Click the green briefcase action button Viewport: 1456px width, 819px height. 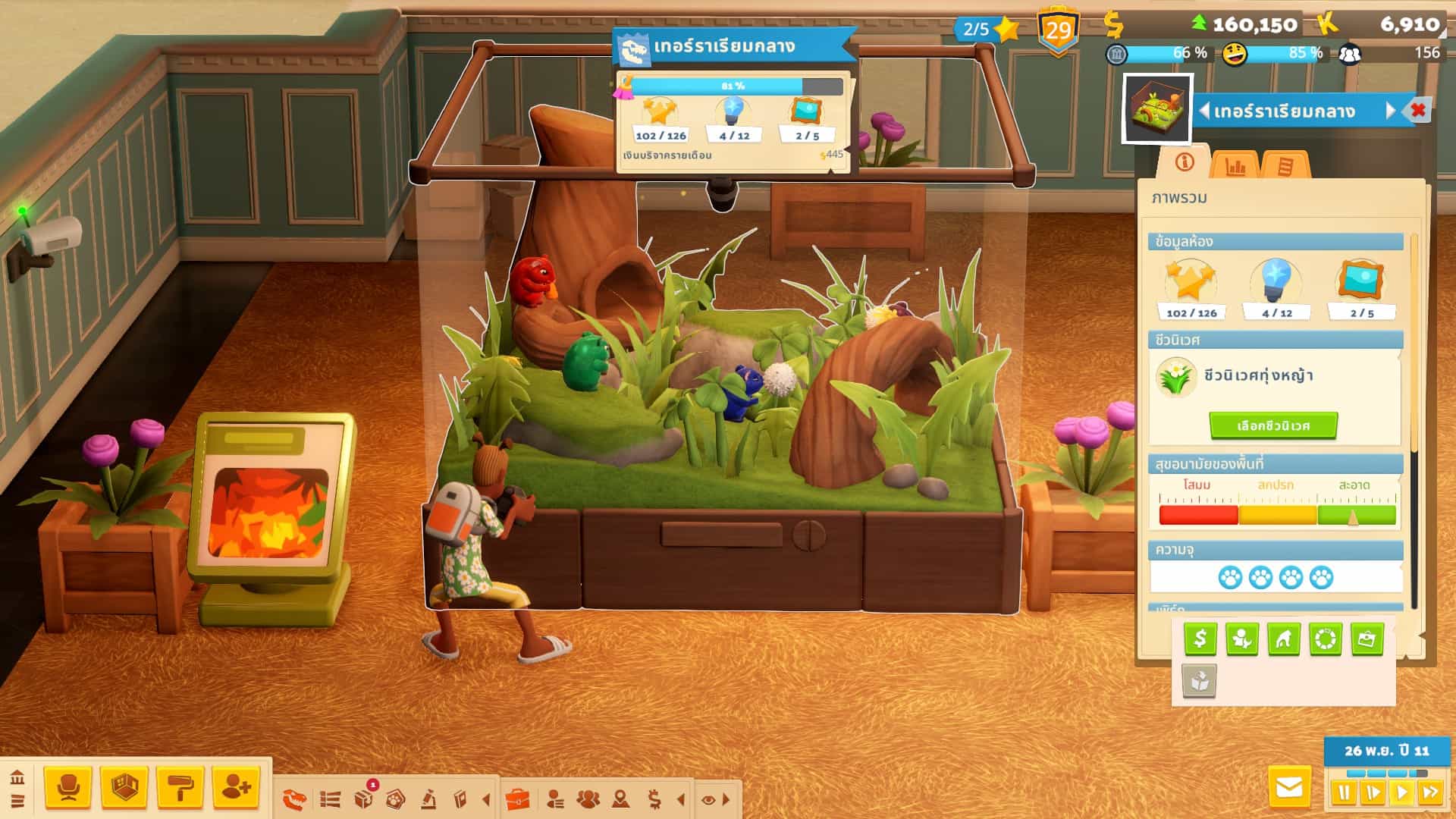click(1367, 639)
